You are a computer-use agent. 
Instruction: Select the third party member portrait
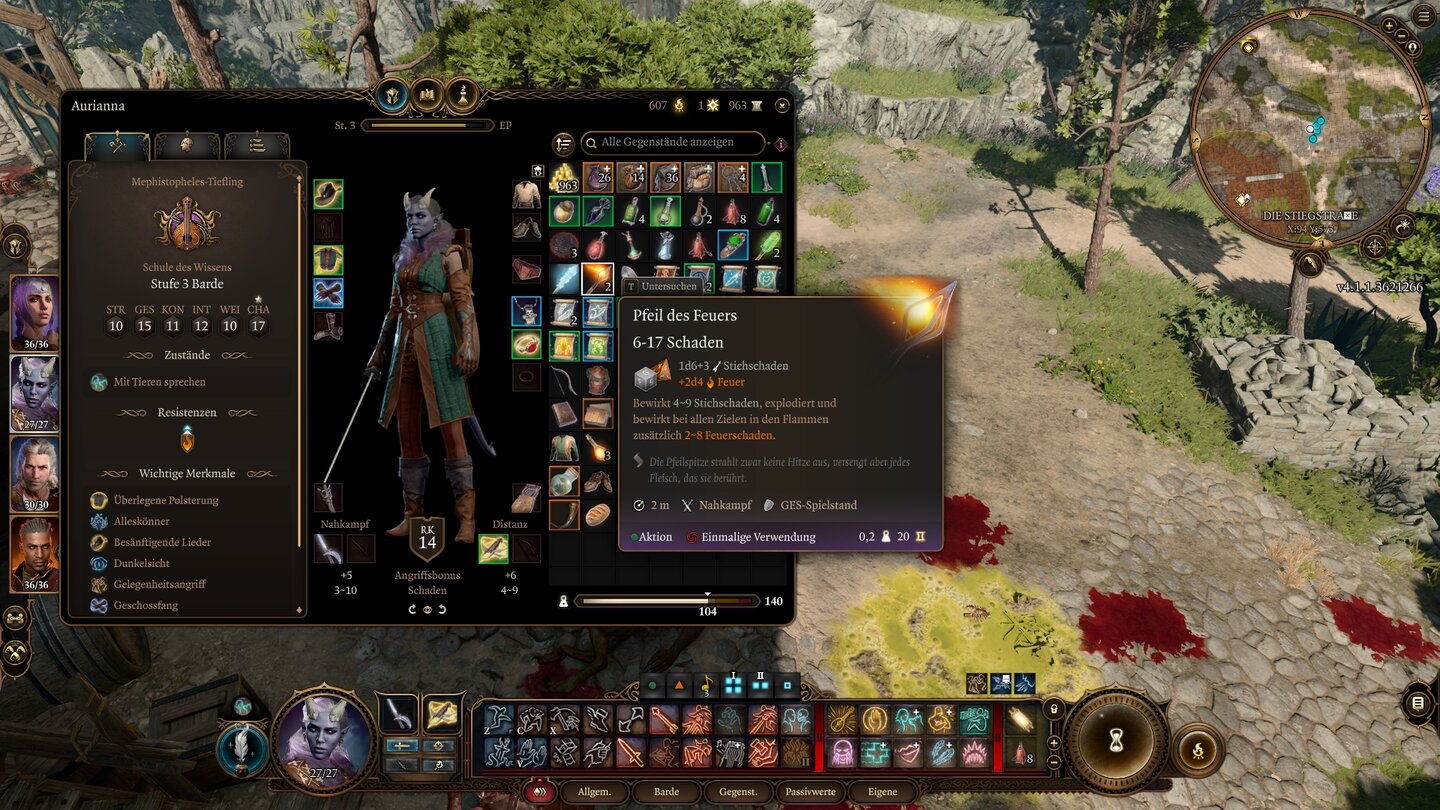pyautogui.click(x=35, y=474)
